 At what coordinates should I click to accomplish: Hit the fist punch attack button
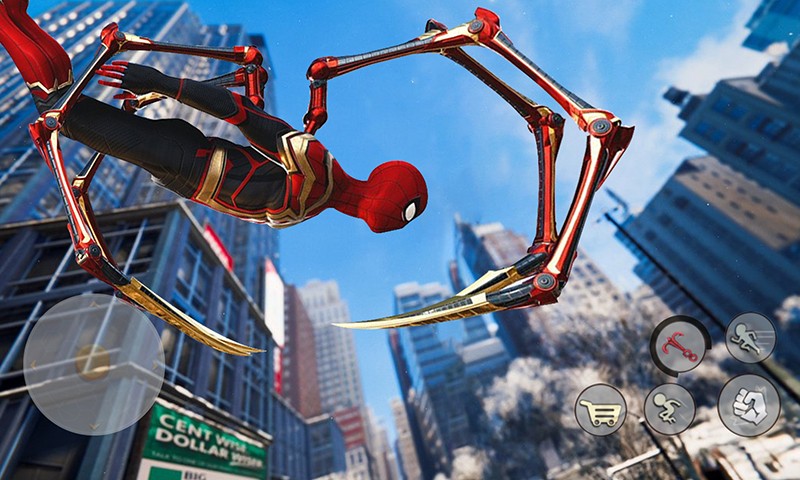coord(749,404)
